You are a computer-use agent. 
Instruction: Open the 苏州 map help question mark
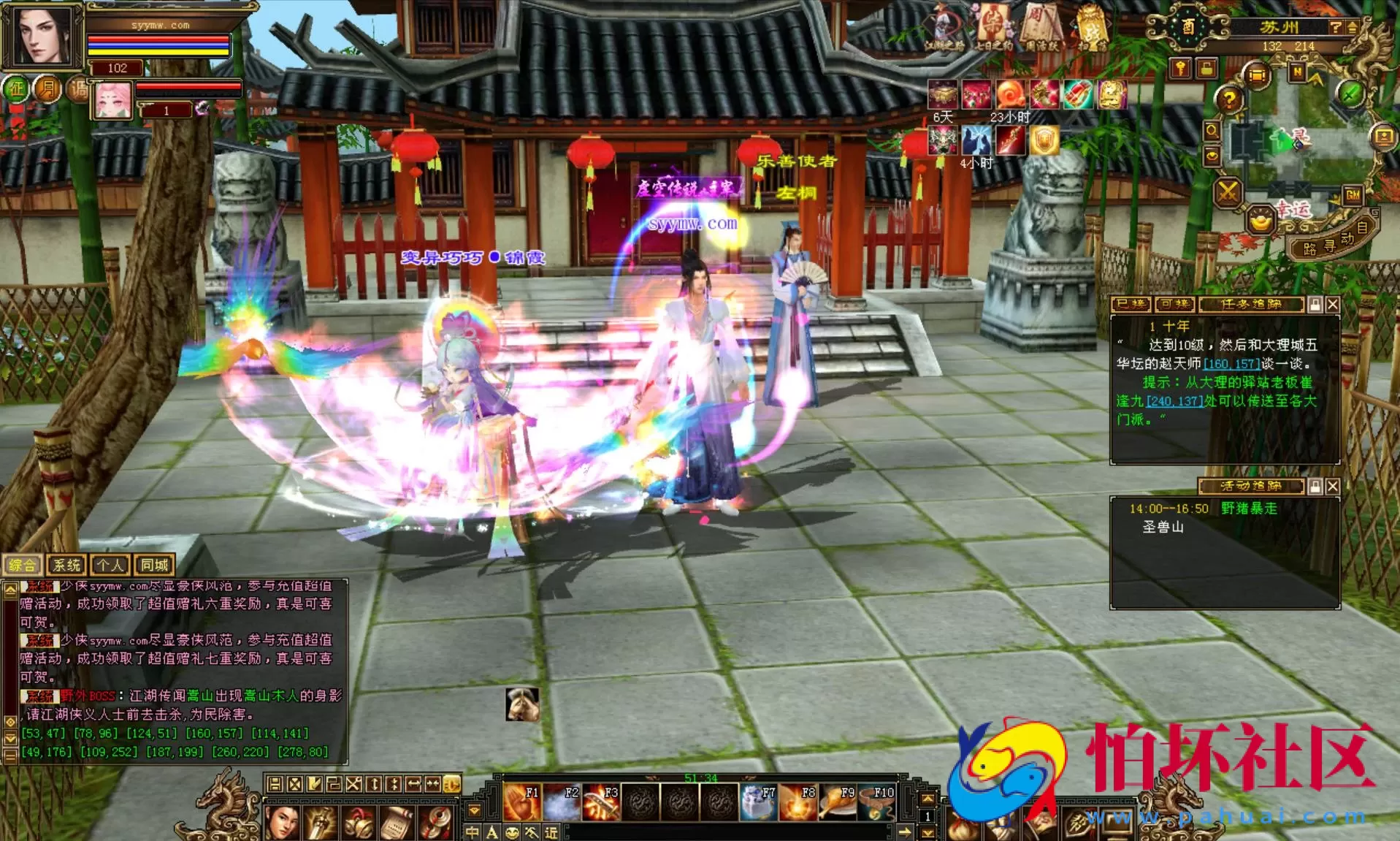coord(1336,28)
